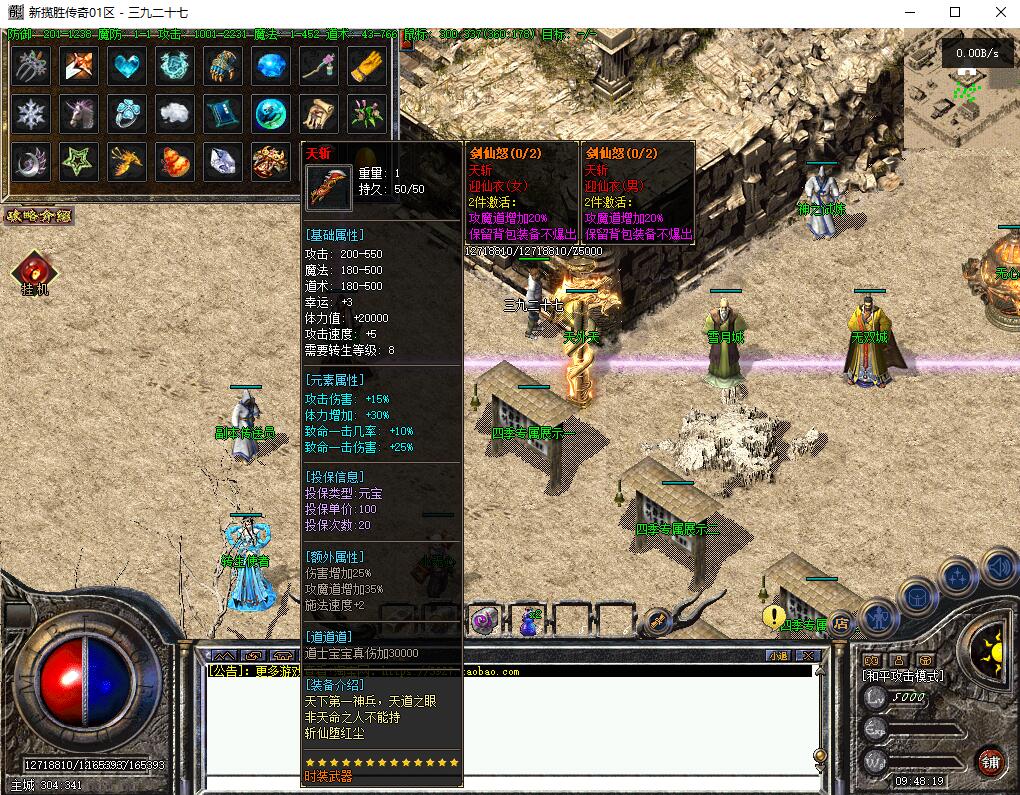Open the 攻略介绍 guide button
1020x795 pixels.
(x=38, y=215)
